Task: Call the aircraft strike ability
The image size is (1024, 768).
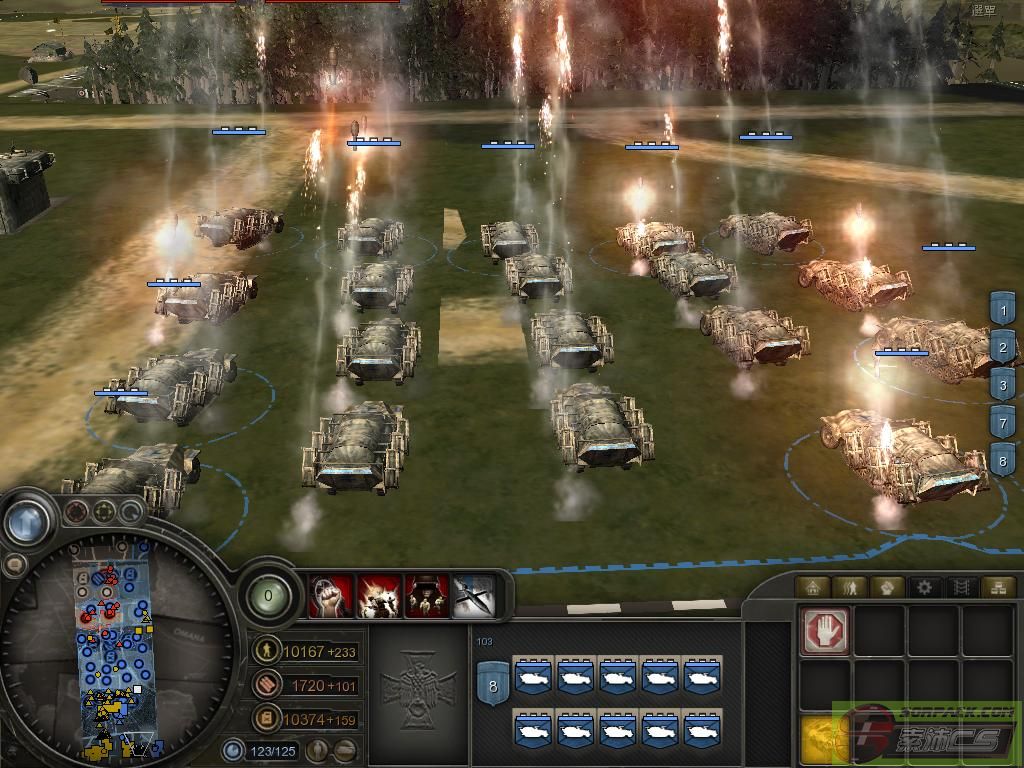Action: (474, 596)
